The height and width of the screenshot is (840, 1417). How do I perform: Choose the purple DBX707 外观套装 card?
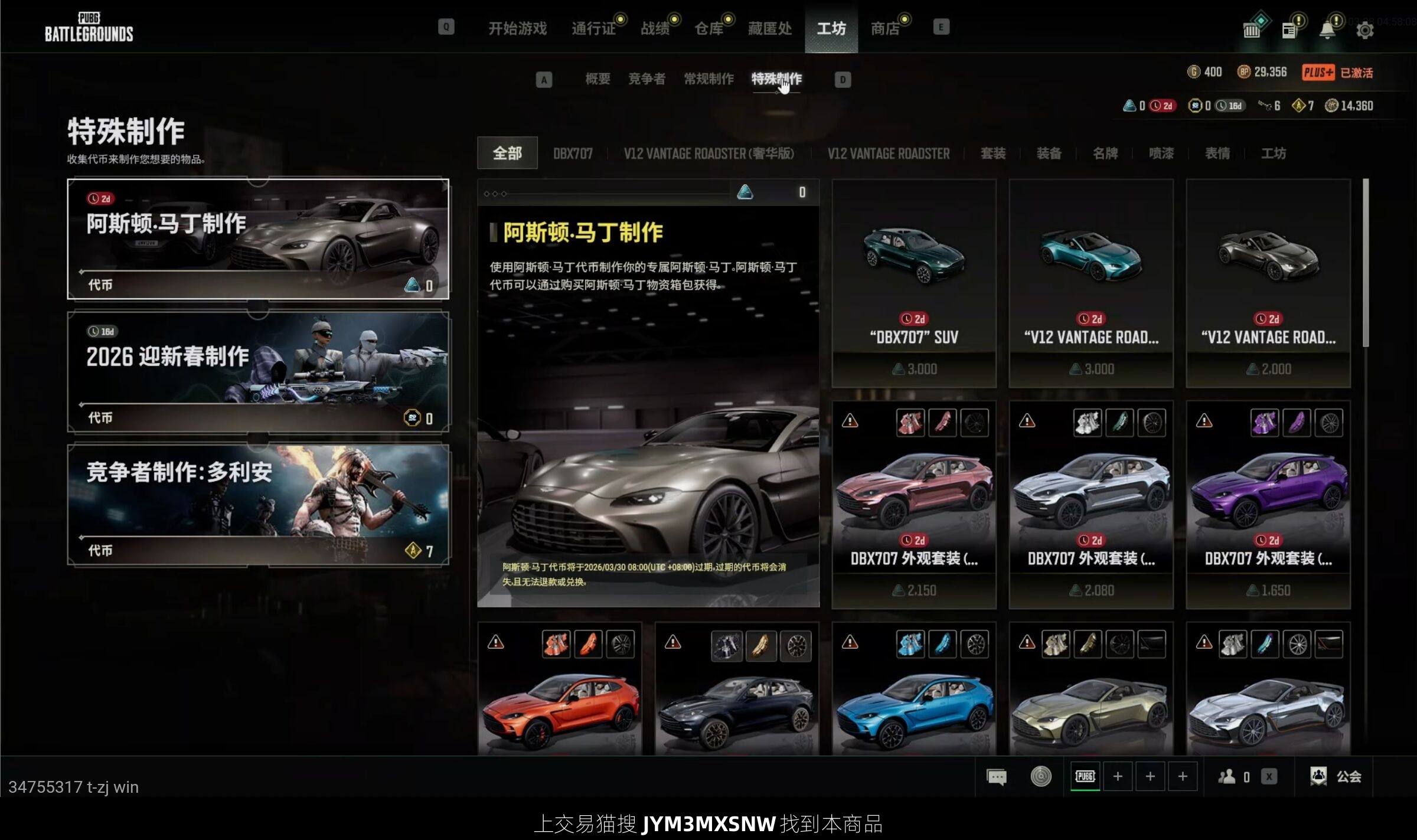pos(1268,505)
